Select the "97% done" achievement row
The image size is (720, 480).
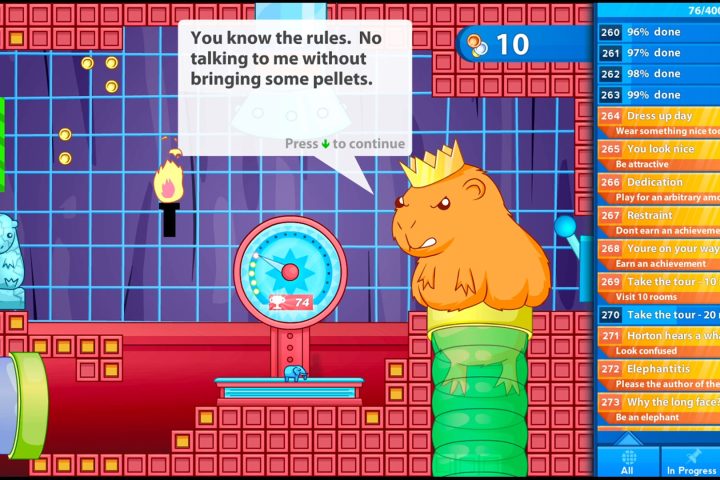tap(658, 52)
